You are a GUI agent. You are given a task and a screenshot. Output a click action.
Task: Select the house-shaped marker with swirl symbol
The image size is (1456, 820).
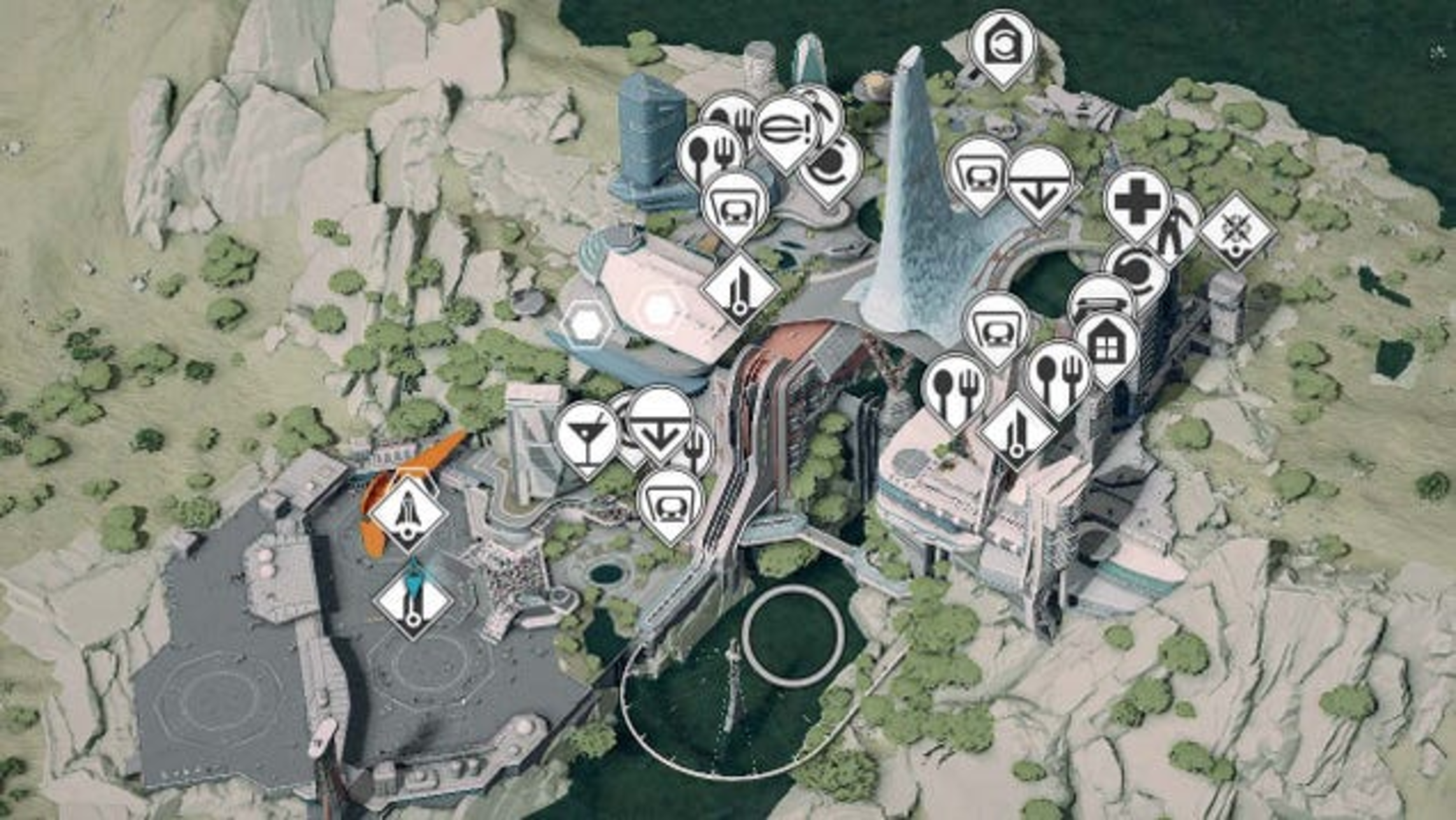point(1003,47)
